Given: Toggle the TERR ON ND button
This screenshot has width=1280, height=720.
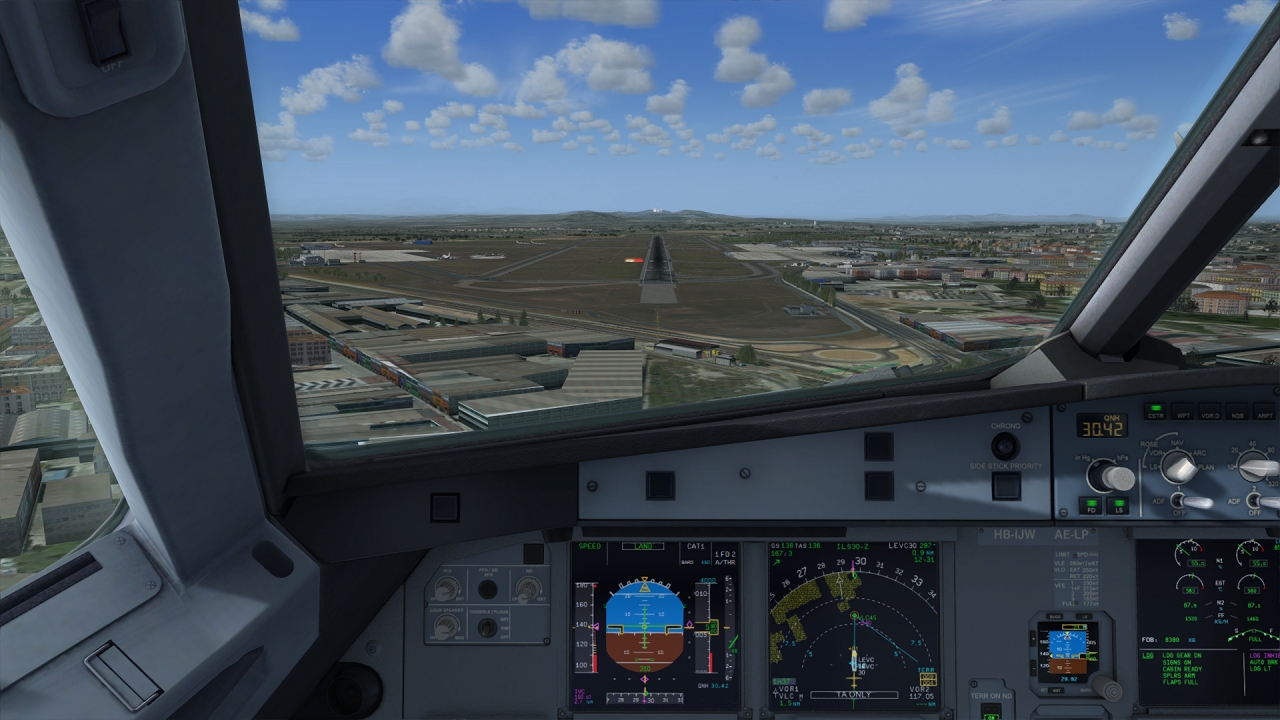Looking at the screenshot, I should [x=990, y=712].
